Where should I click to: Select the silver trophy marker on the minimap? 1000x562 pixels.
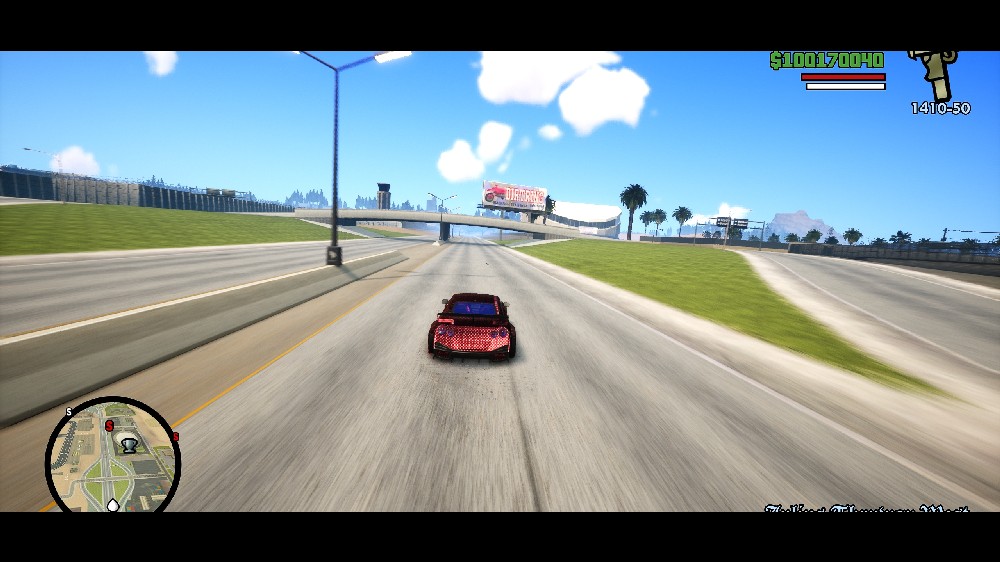point(128,447)
